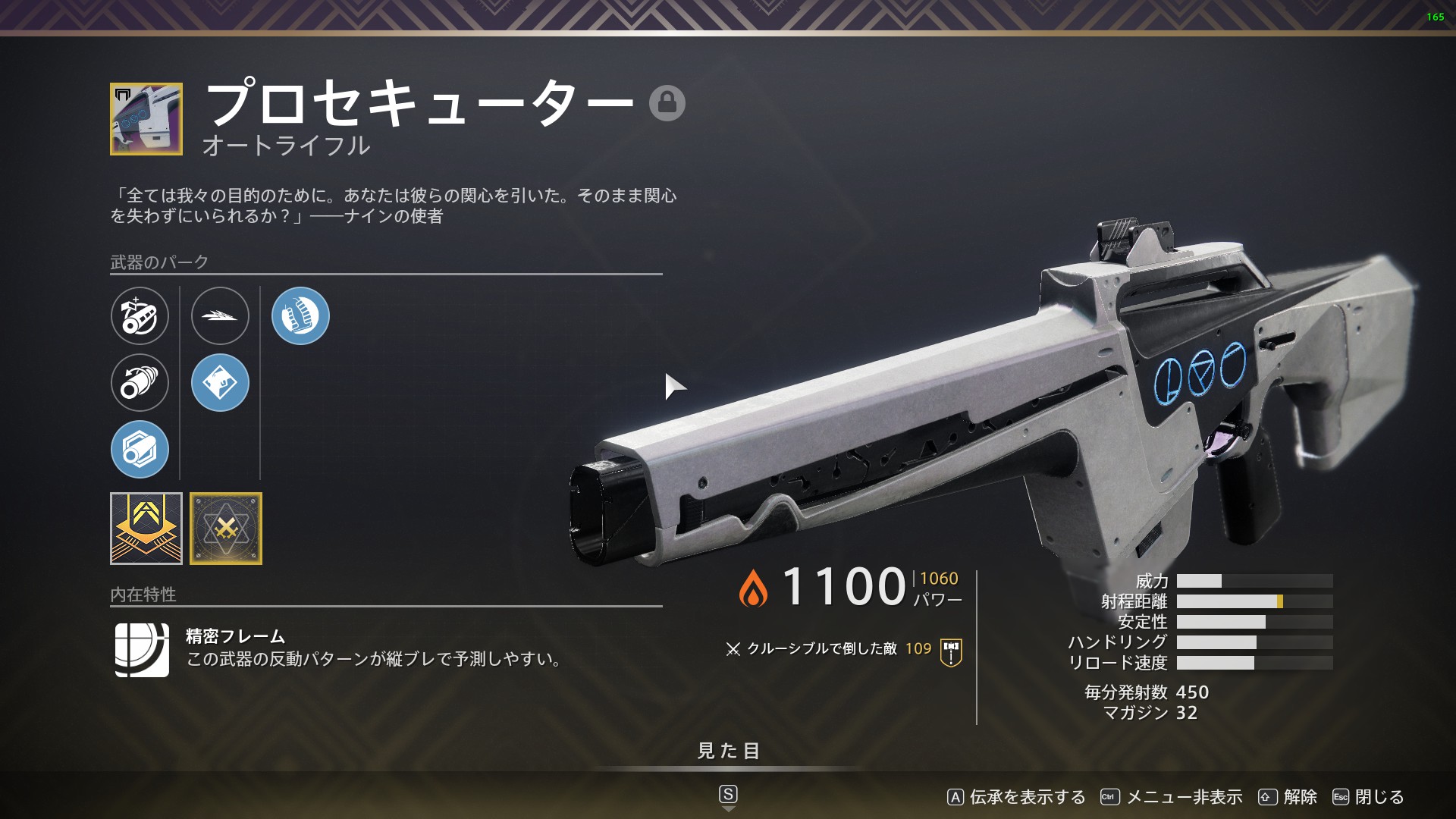The height and width of the screenshot is (819, 1456).
Task: Select the top barrel perk in first column
Action: click(140, 315)
